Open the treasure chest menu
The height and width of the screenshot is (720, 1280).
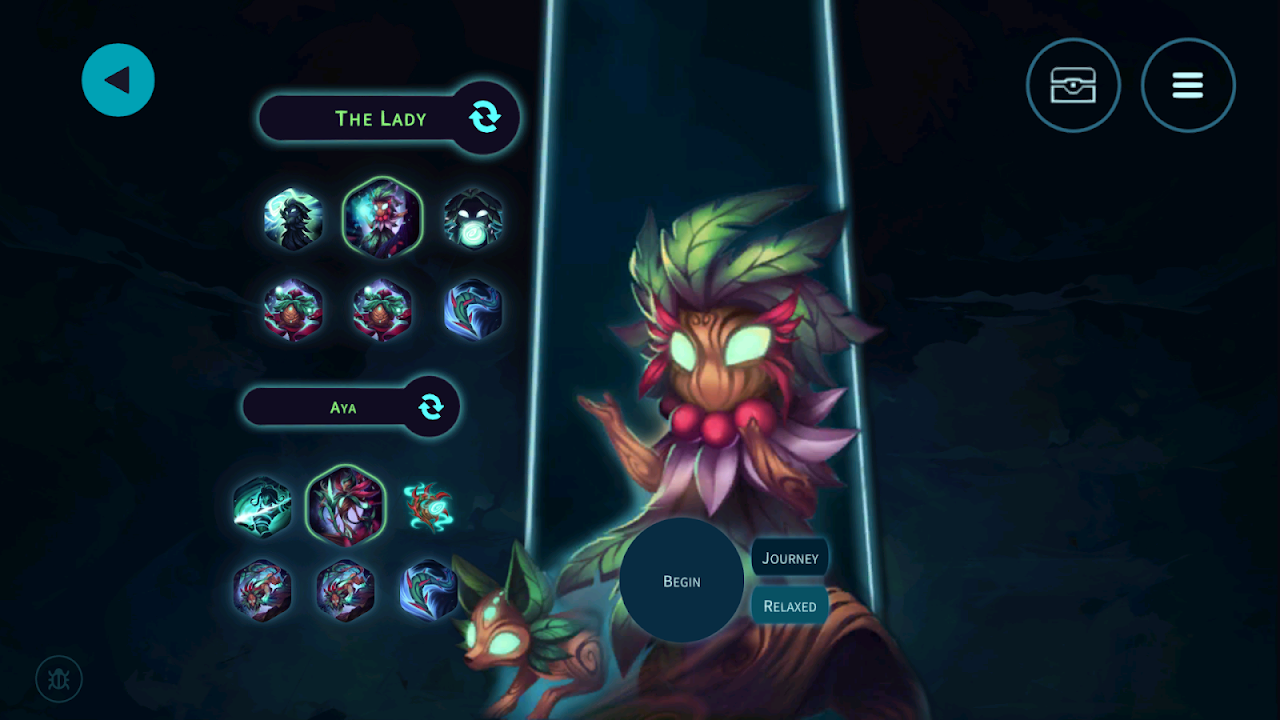tap(1073, 86)
